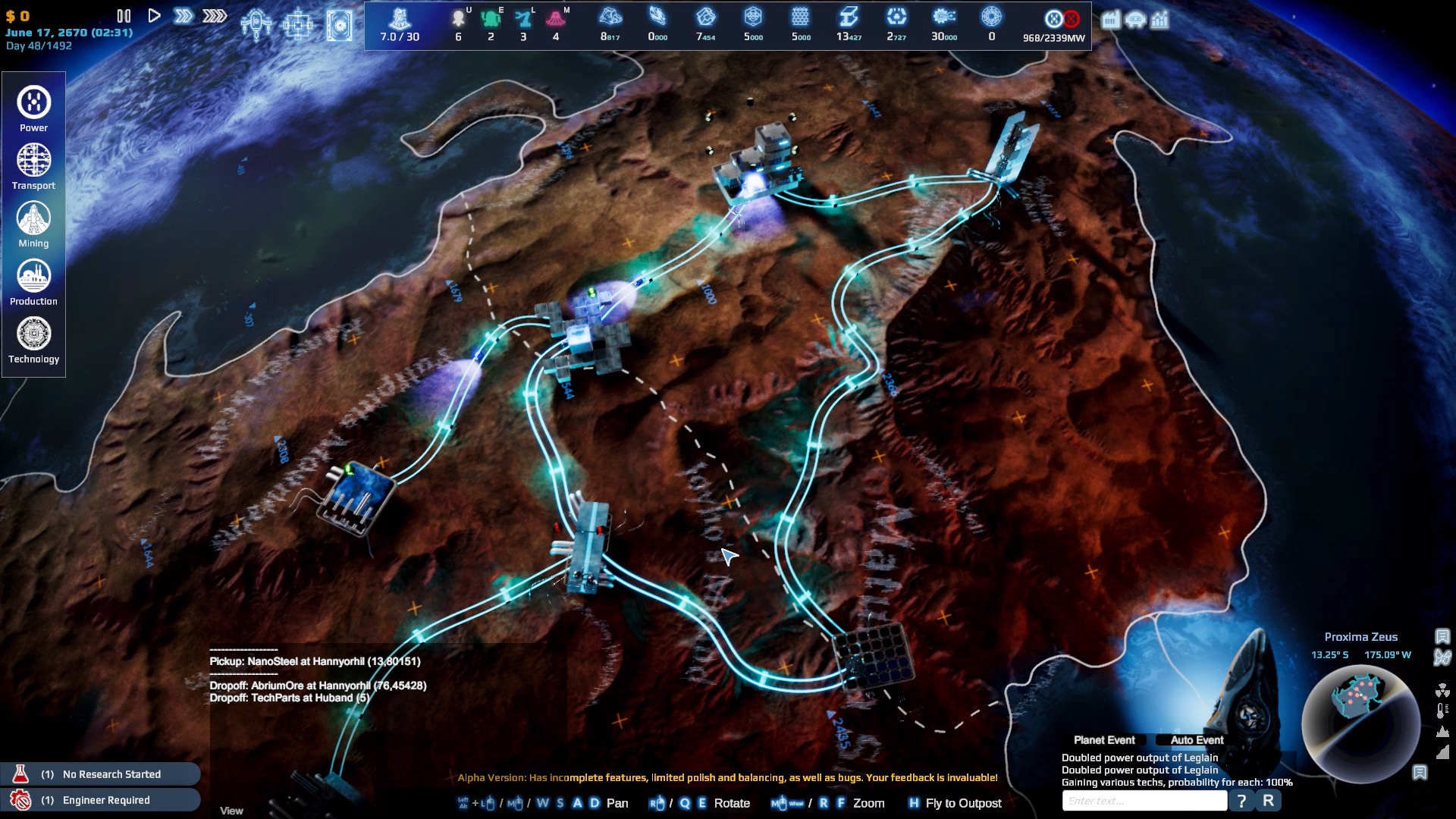Open the robot face panel icon
This screenshot has width=1456, height=819.
[x=1135, y=20]
